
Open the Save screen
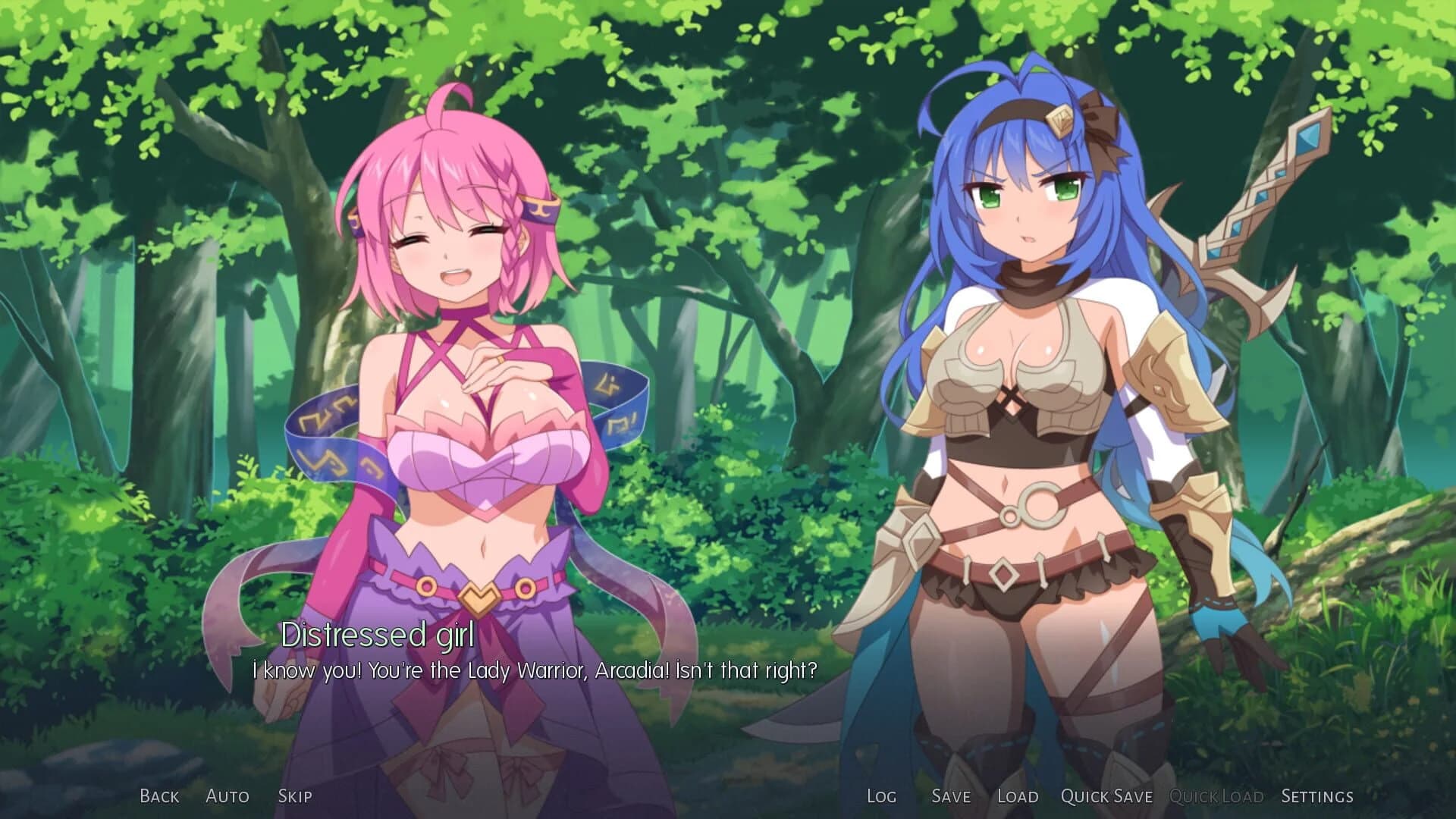[x=951, y=796]
